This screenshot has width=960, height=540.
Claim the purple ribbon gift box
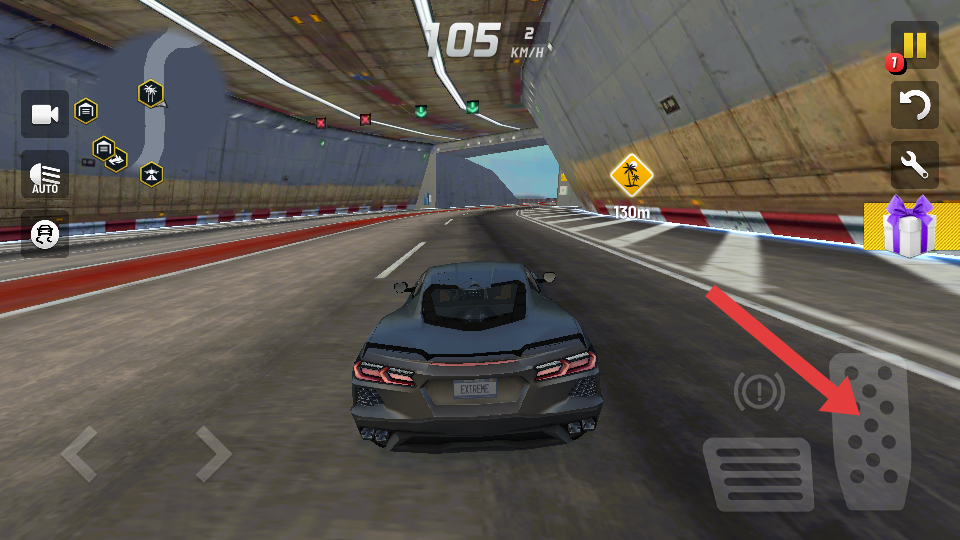point(910,227)
